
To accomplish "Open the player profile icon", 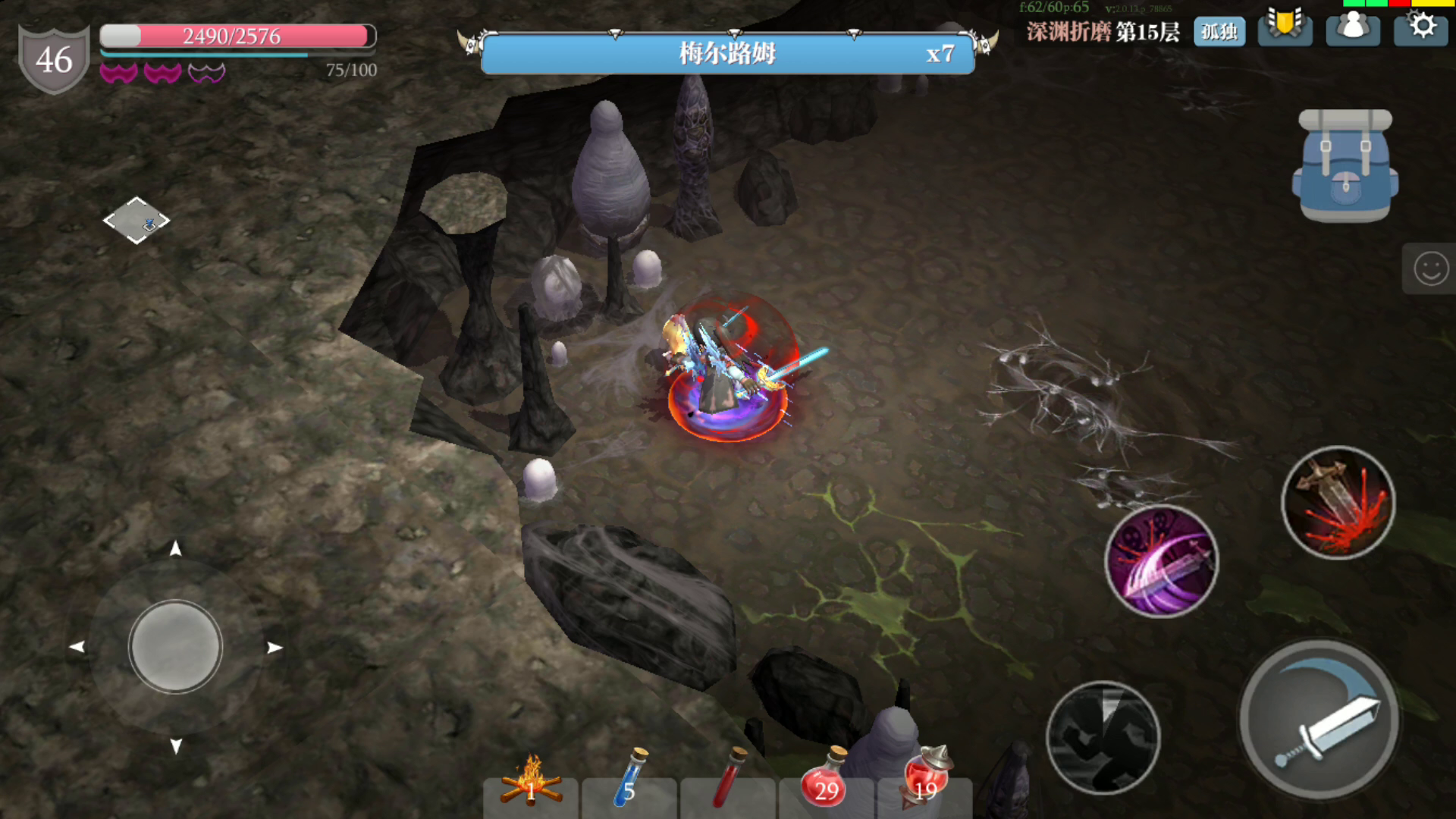I will point(1353,28).
